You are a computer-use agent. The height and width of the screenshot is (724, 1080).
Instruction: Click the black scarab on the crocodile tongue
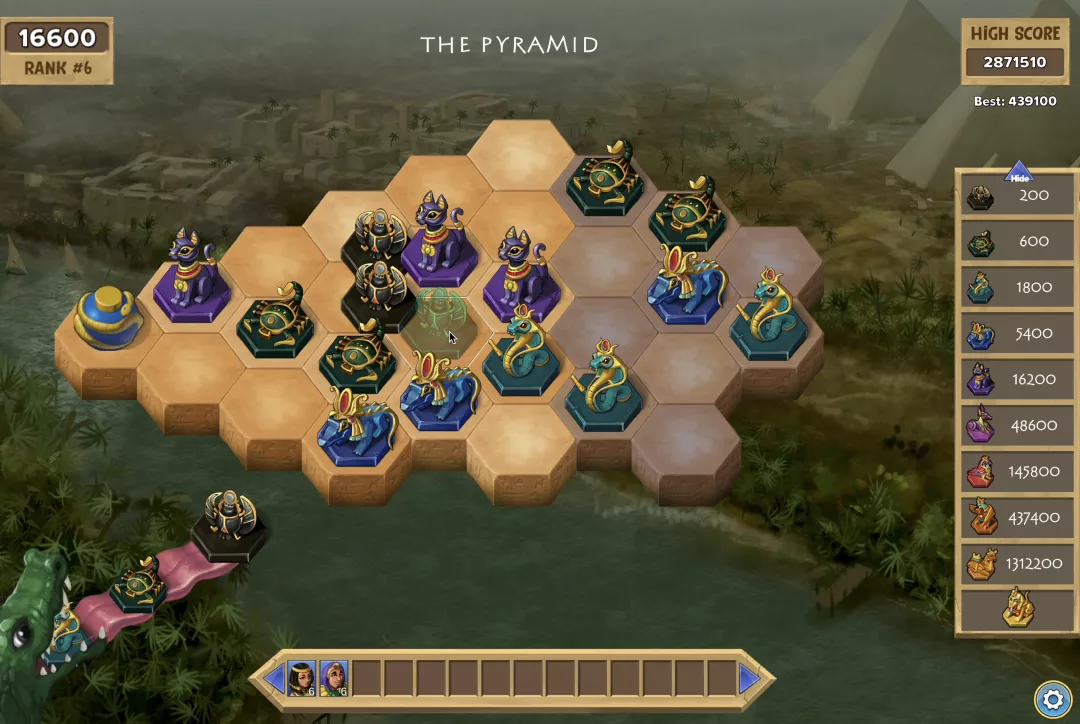230,522
